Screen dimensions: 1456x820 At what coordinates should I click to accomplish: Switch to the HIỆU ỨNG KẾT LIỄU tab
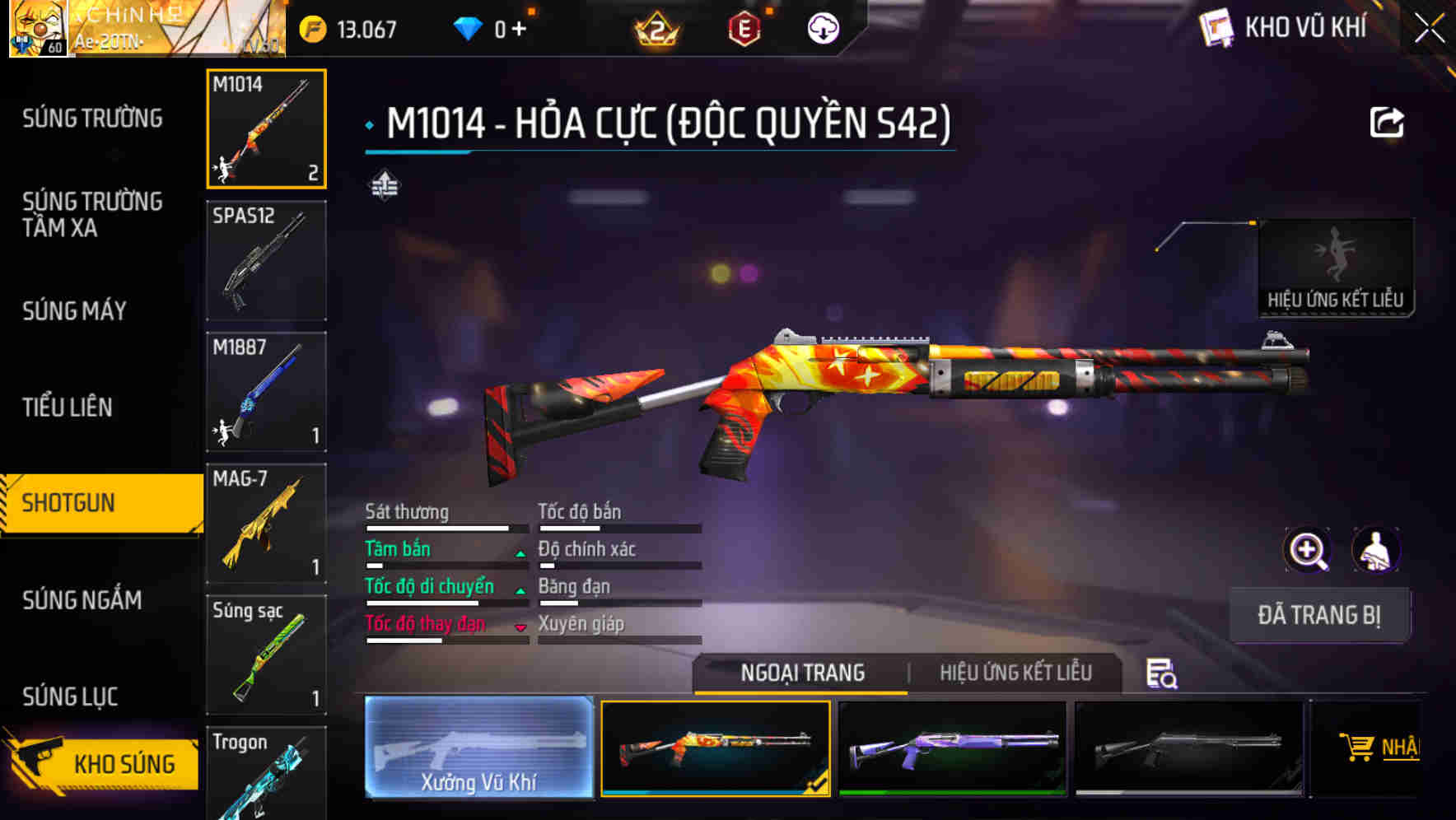click(x=1017, y=673)
